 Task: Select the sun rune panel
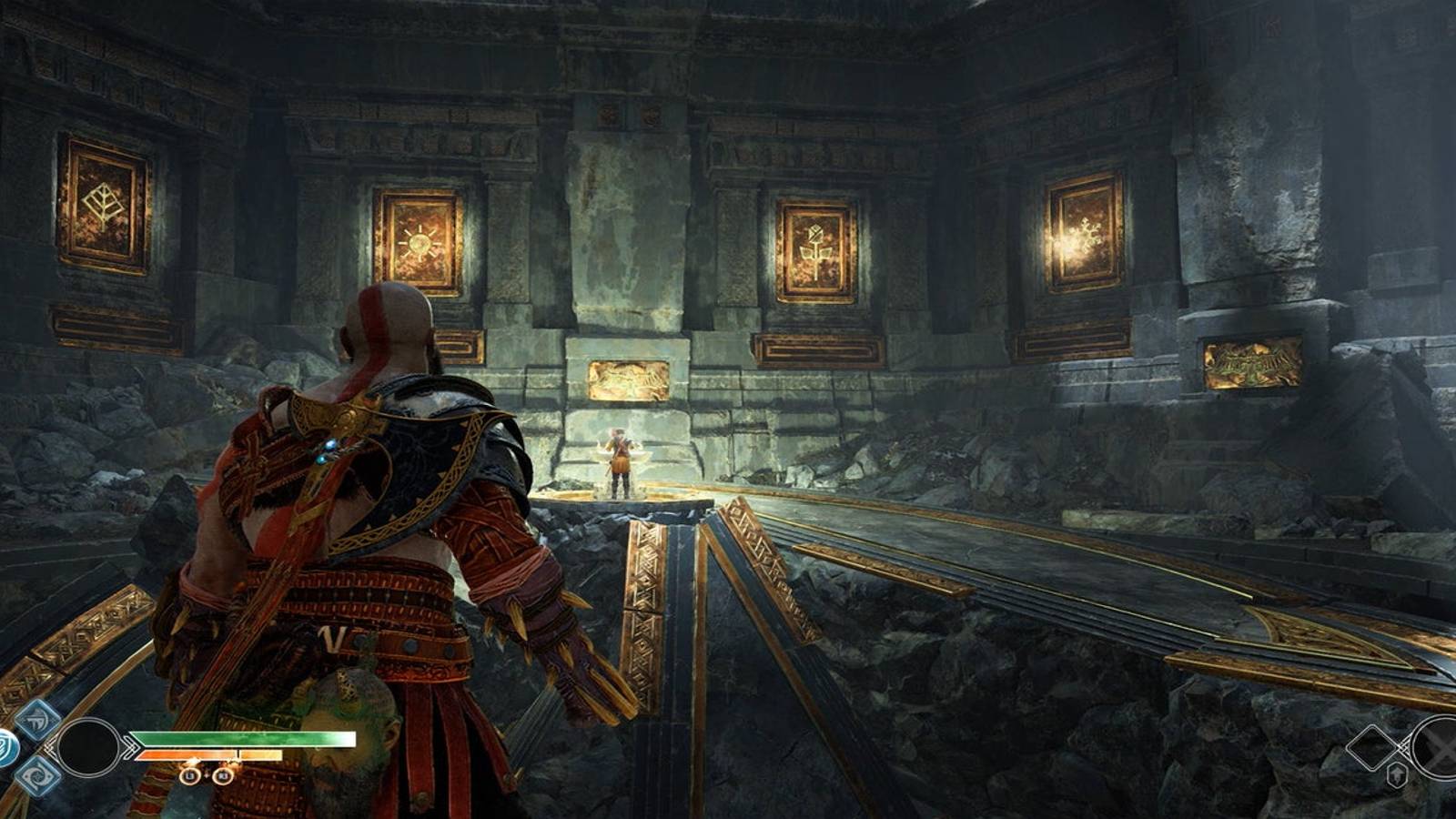pyautogui.click(x=420, y=239)
